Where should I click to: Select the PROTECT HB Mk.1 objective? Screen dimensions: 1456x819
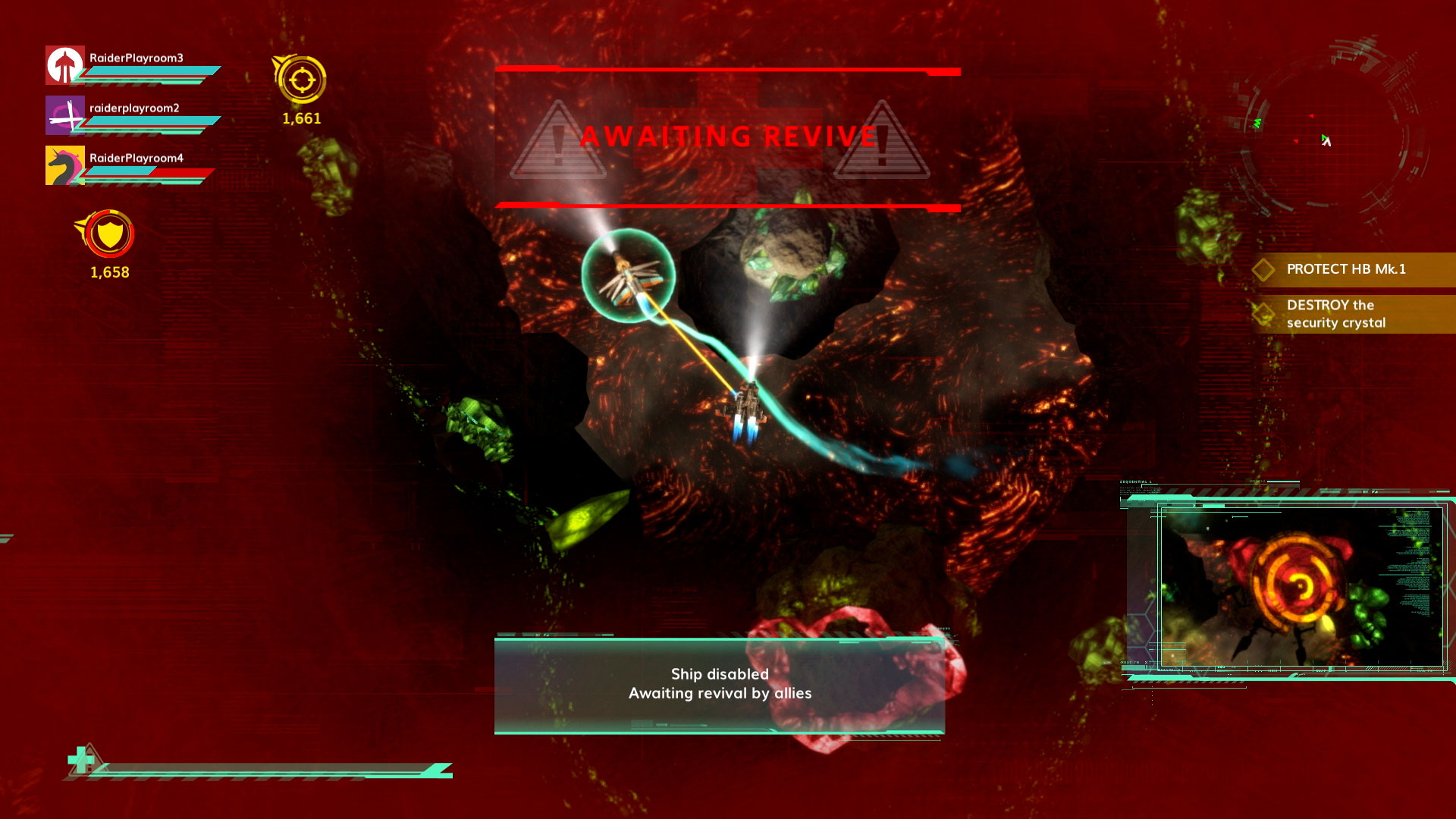coord(1345,269)
